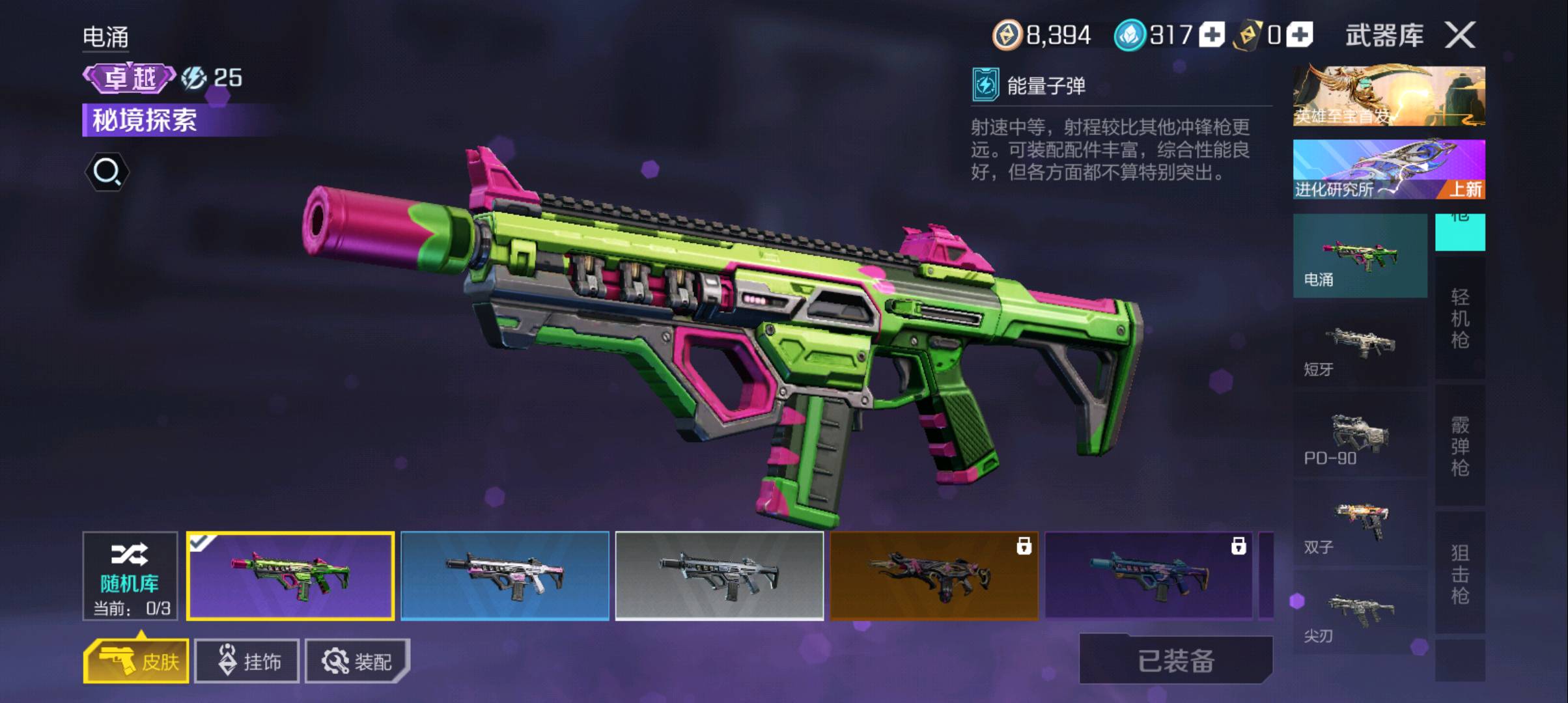Switch to the 狙击枪 sniper category
Screen dimensions: 1568x703
click(x=1460, y=573)
